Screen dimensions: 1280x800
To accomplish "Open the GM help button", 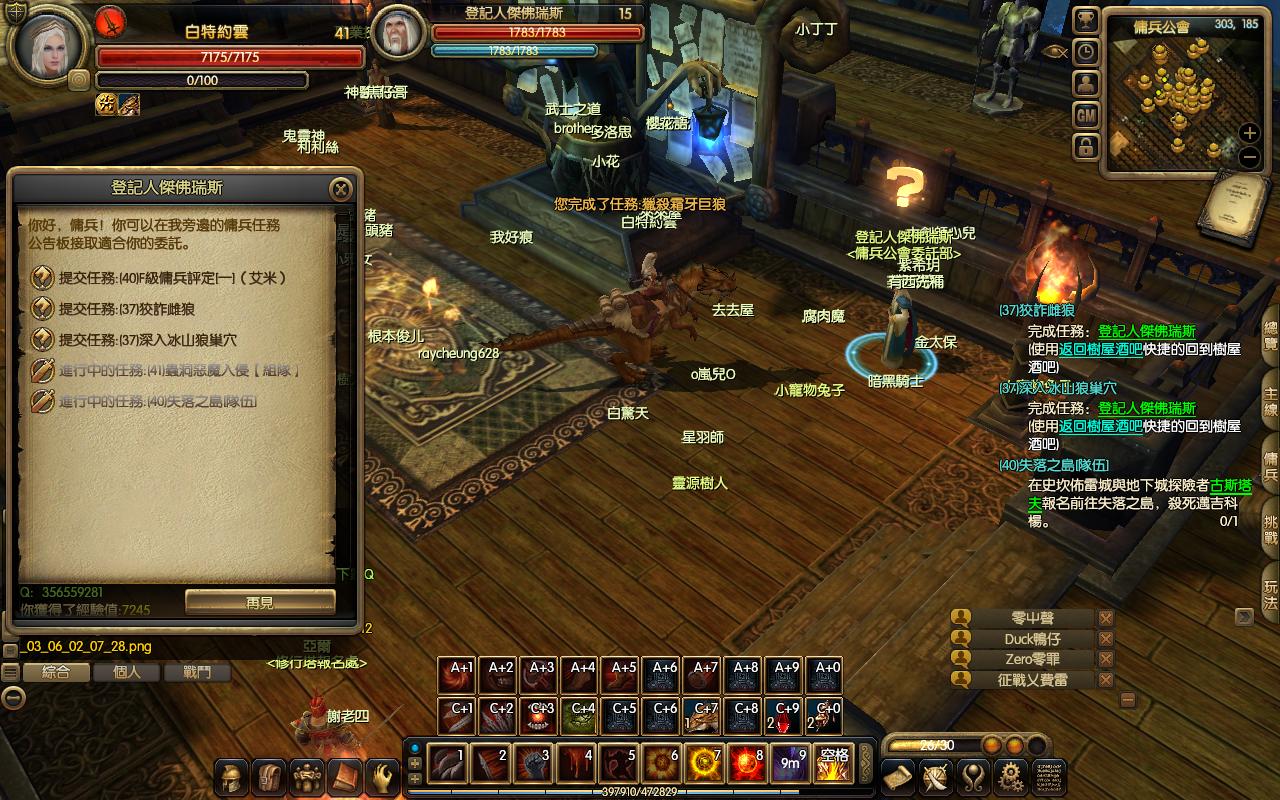I will 1086,116.
